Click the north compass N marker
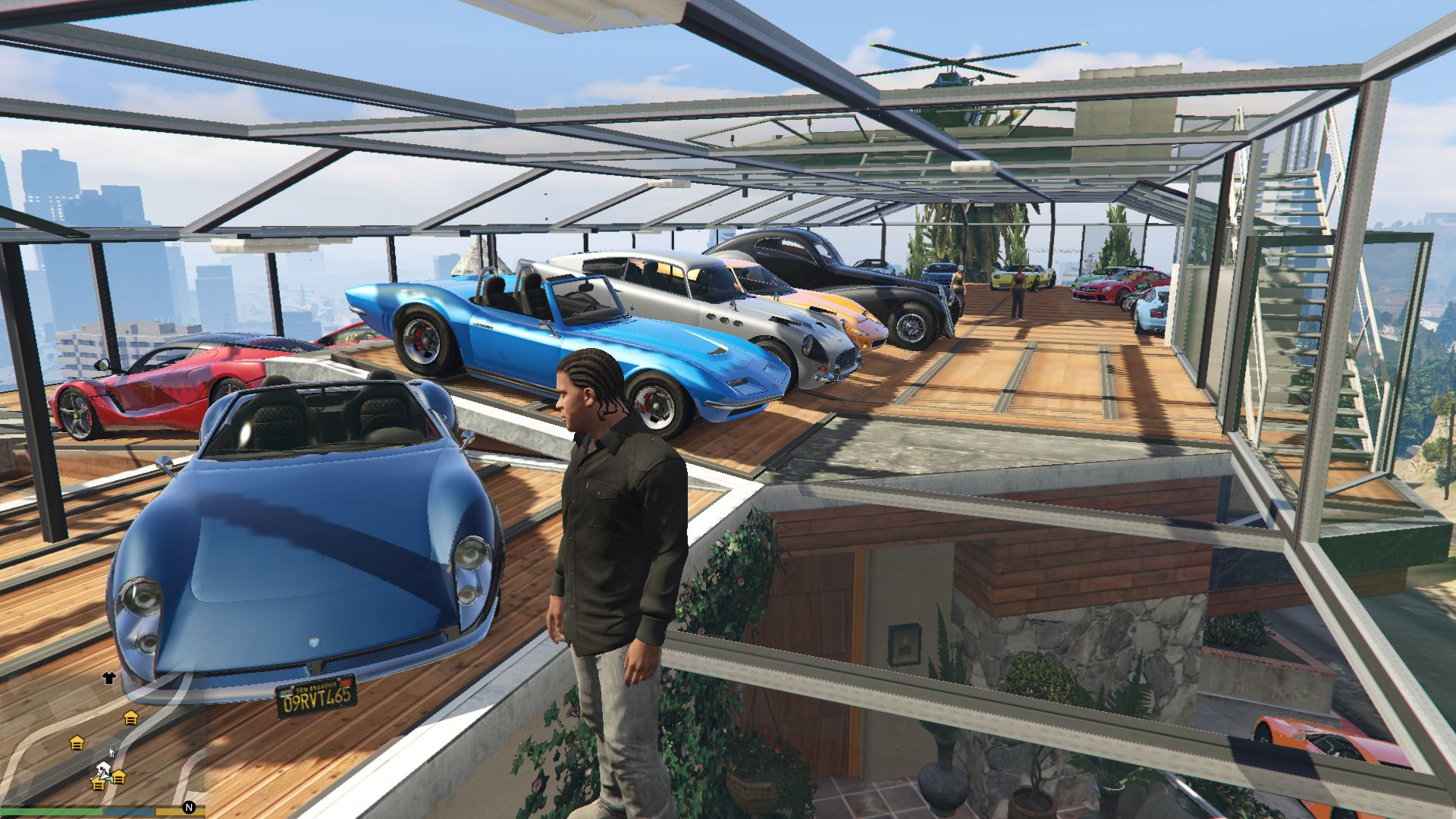Screen dimensions: 1456x819 click(189, 808)
